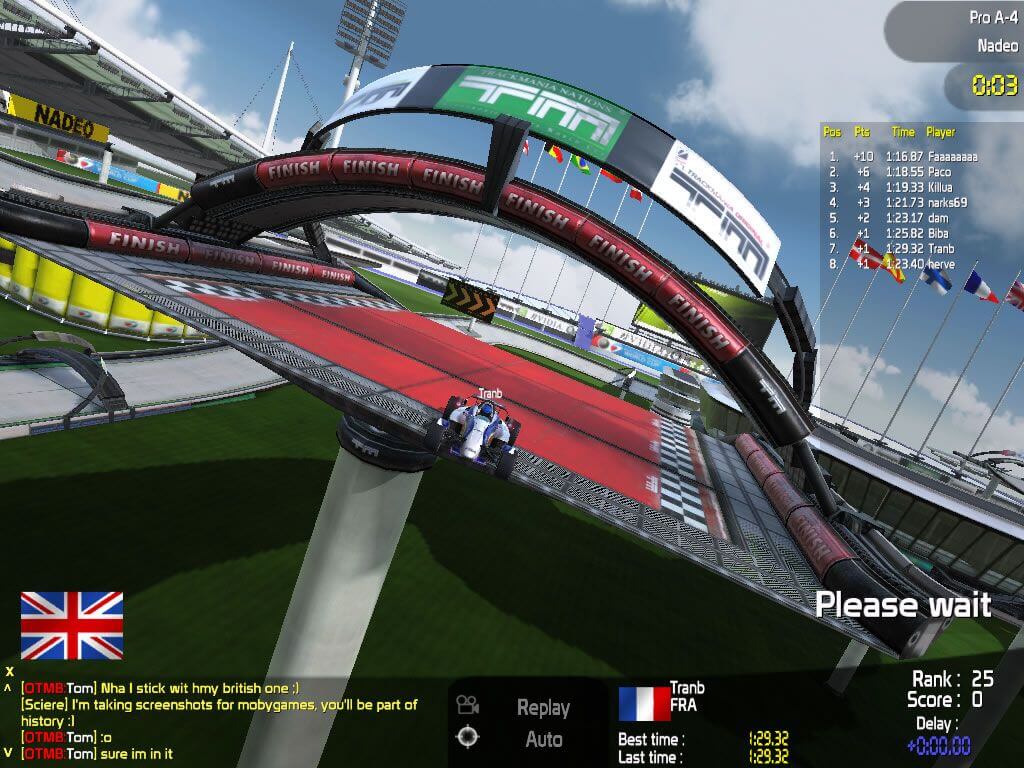Select Paco's scoreboard row
1024x768 pixels.
coord(902,172)
